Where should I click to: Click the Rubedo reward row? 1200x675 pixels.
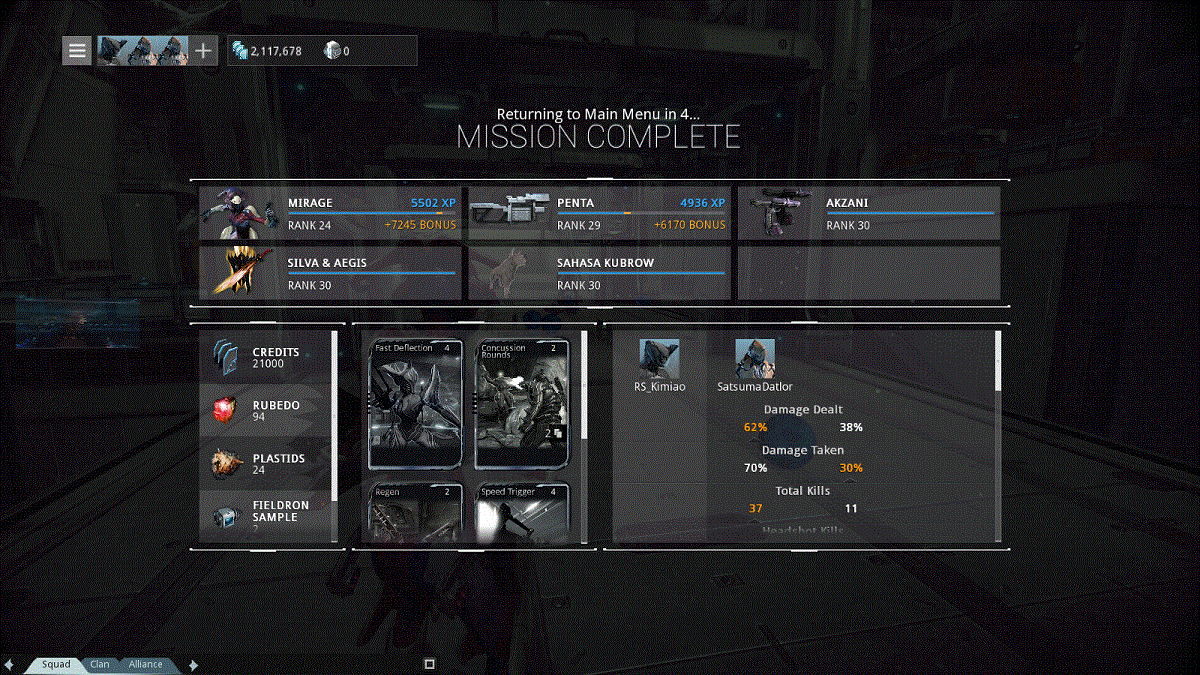(x=266, y=410)
